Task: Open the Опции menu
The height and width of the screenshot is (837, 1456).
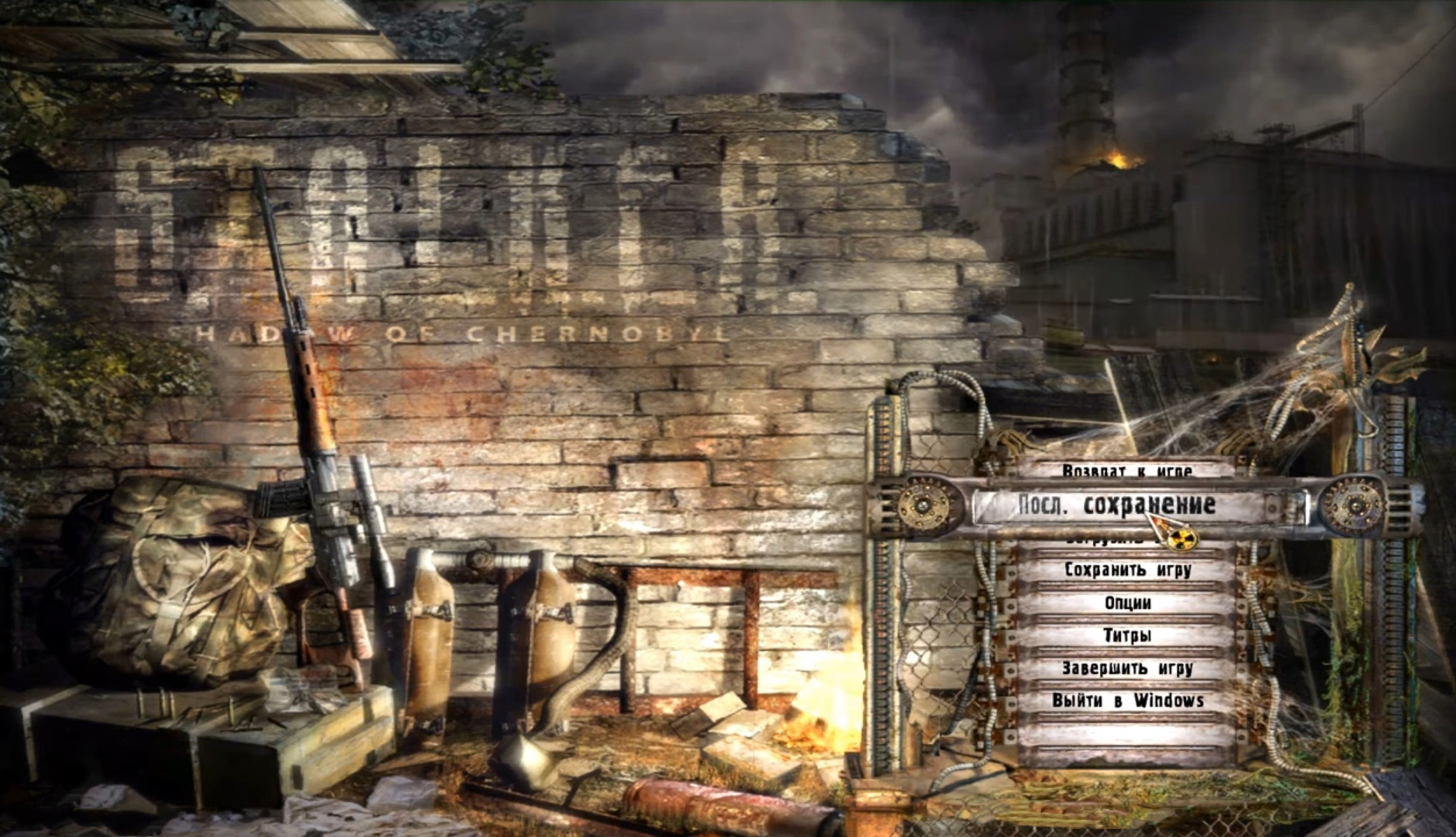Action: [x=1127, y=603]
